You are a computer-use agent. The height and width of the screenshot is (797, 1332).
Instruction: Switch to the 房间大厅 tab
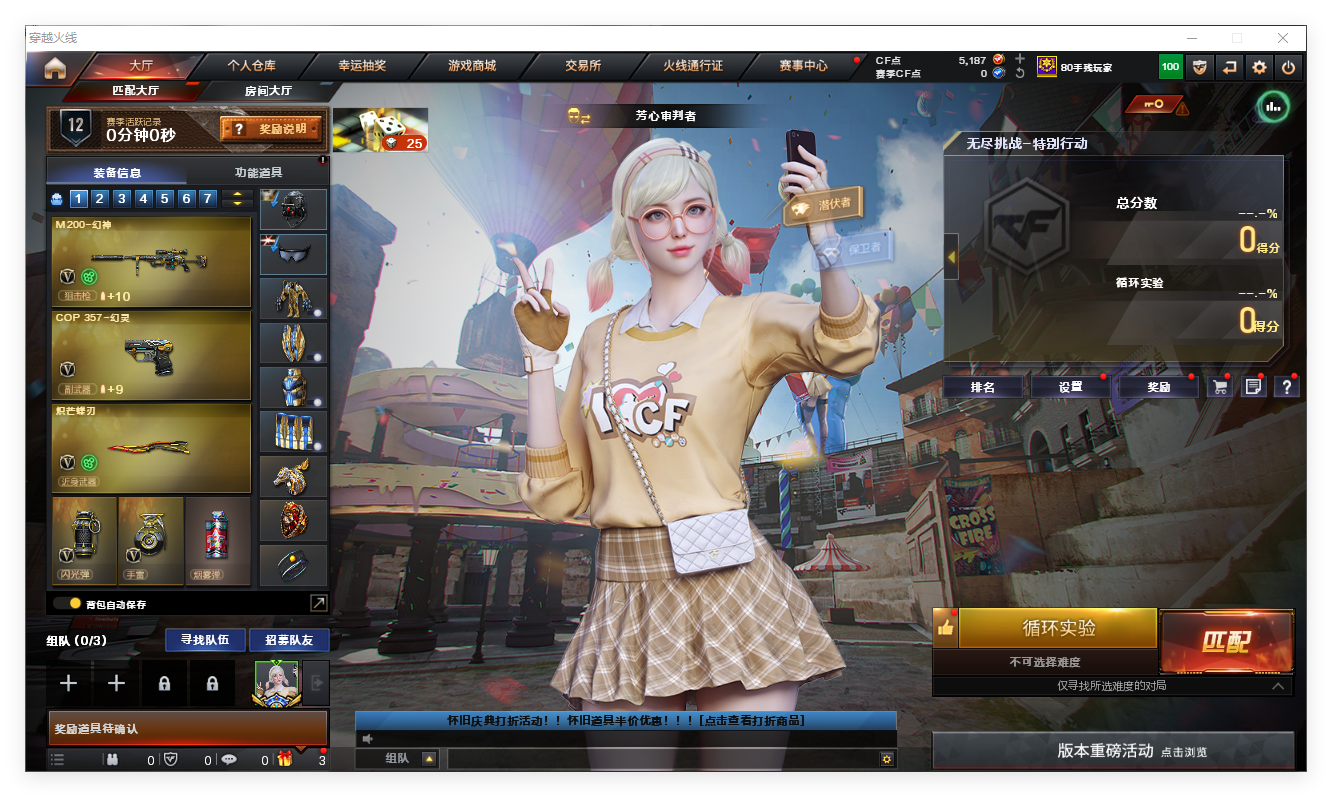coord(268,91)
